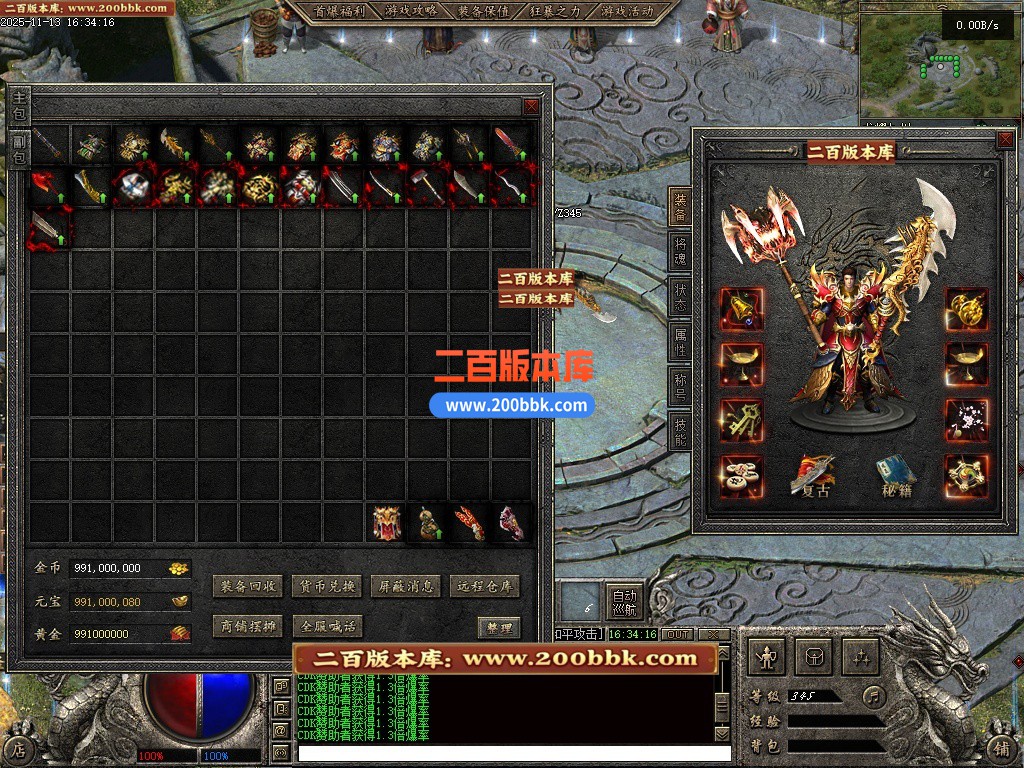Open the 游戏攻略 game guide menu
The width and height of the screenshot is (1024, 768).
coord(411,12)
